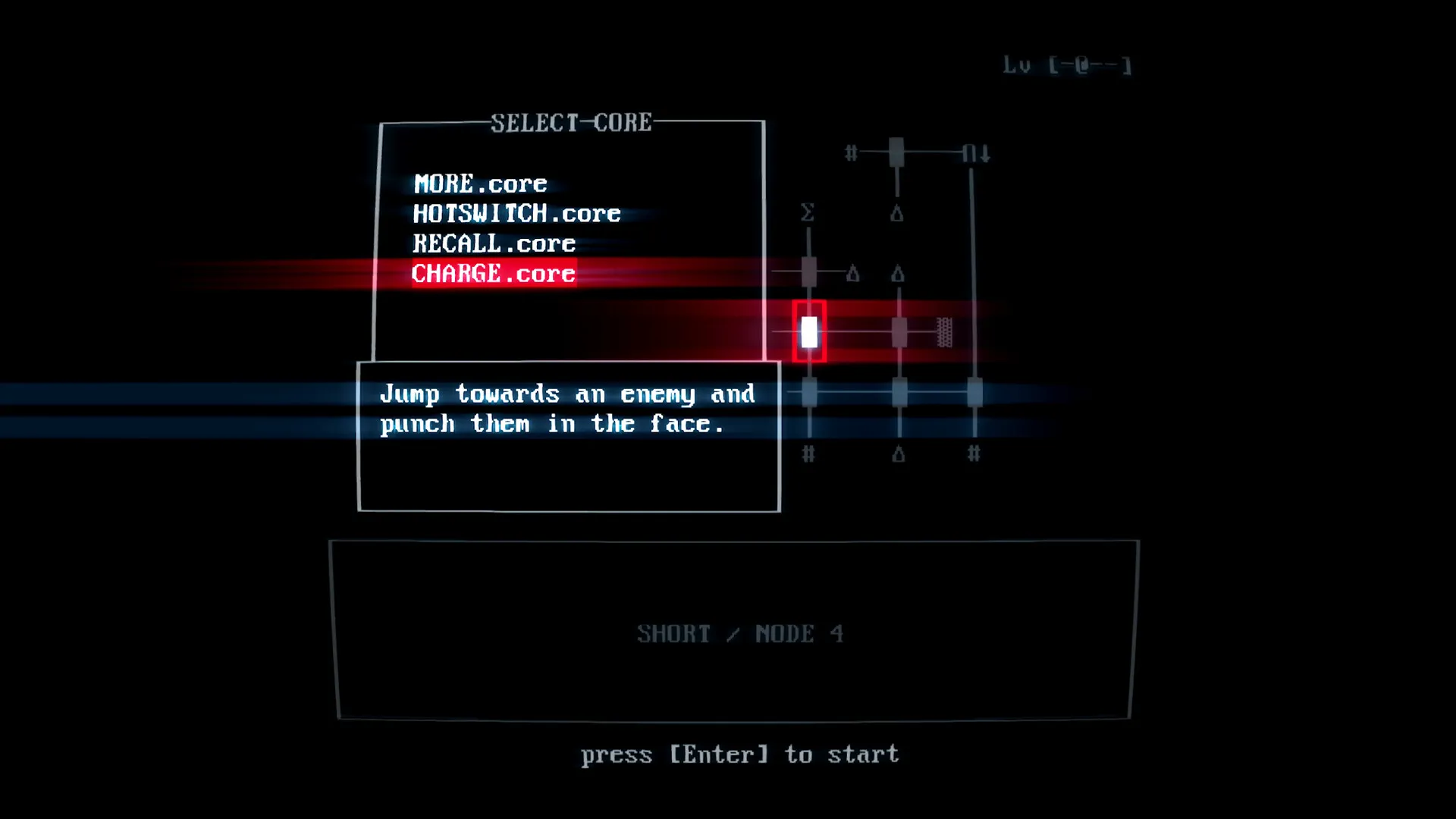This screenshot has width=1456, height=819.
Task: Click the press [Enter] to start prompt
Action: 739,754
